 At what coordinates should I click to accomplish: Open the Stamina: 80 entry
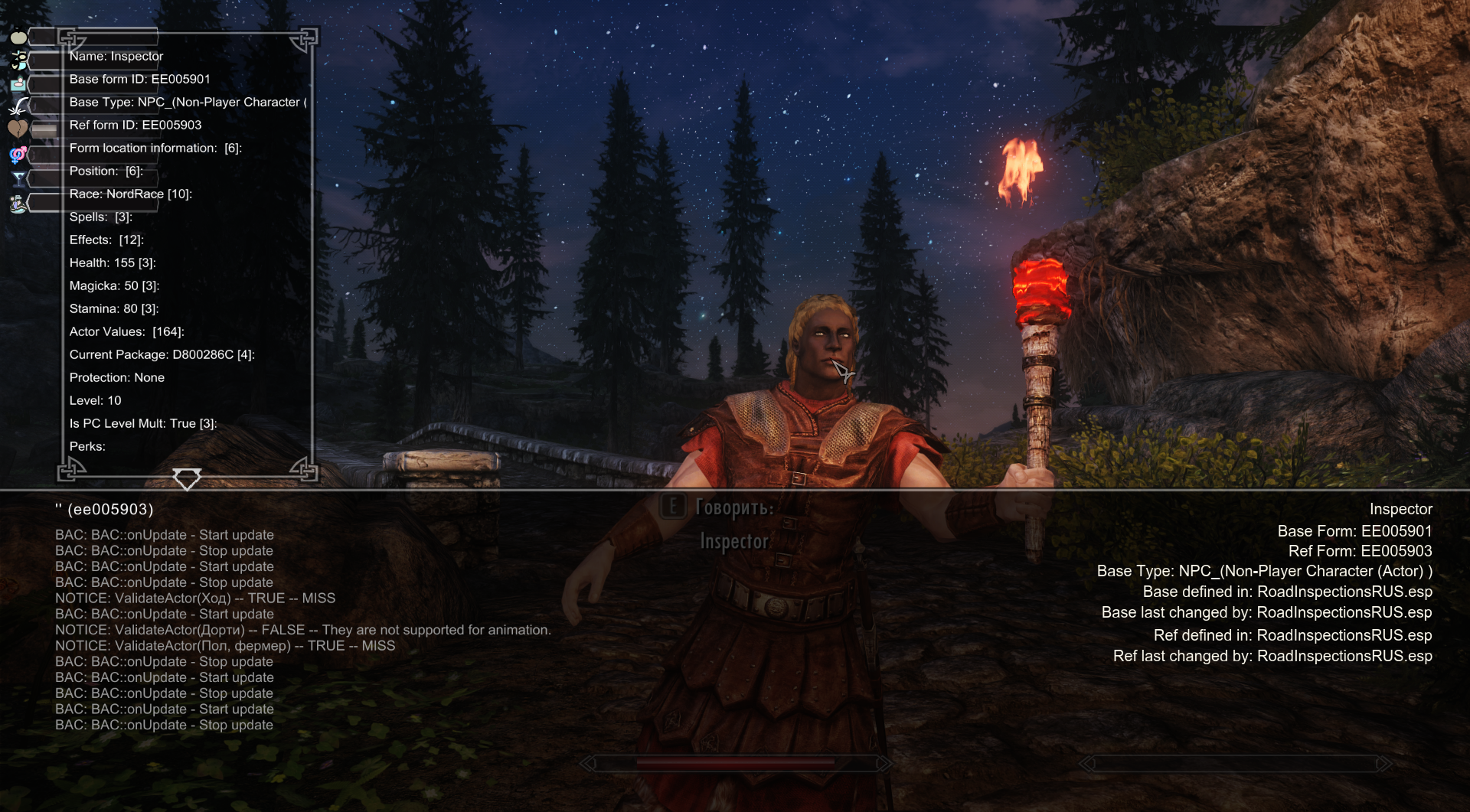[114, 309]
